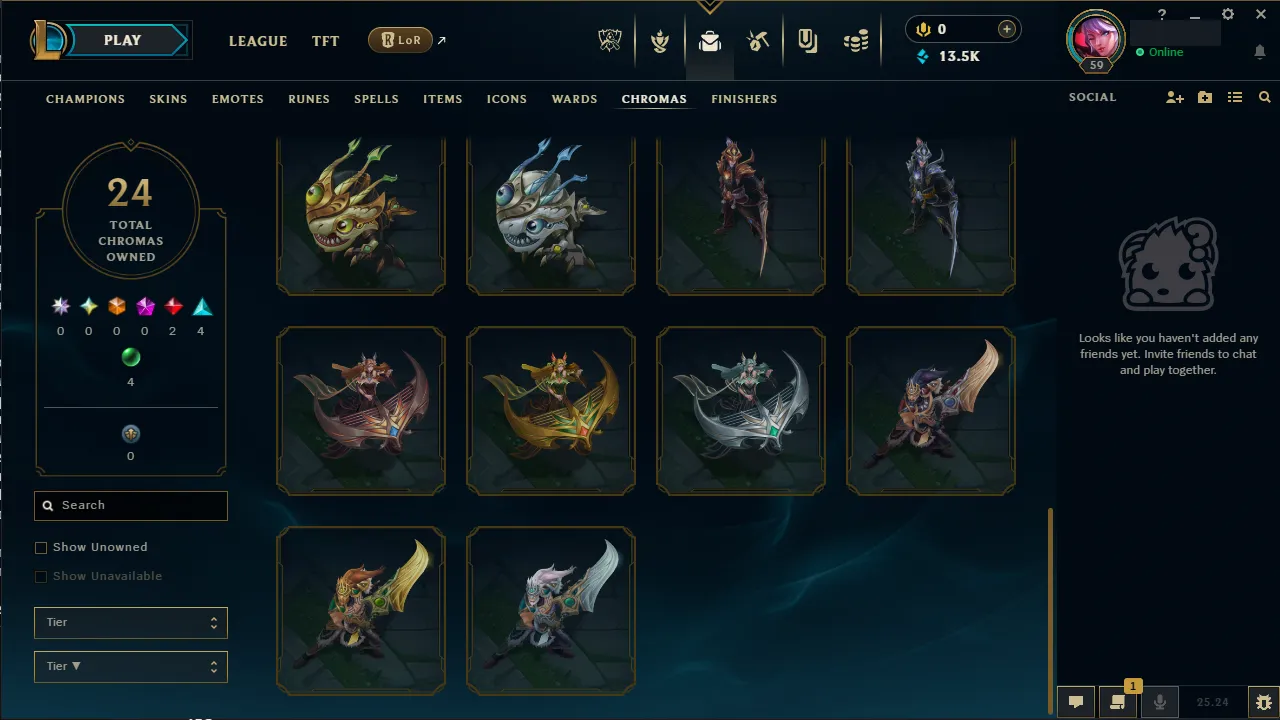The height and width of the screenshot is (720, 1280).
Task: Open the Esports trophy section
Action: point(610,40)
